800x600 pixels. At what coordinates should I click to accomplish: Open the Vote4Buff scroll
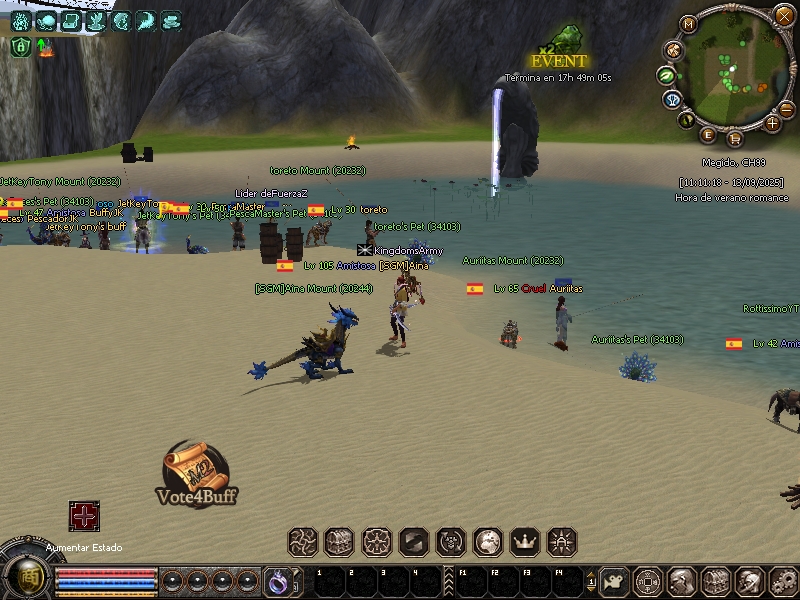tap(196, 470)
